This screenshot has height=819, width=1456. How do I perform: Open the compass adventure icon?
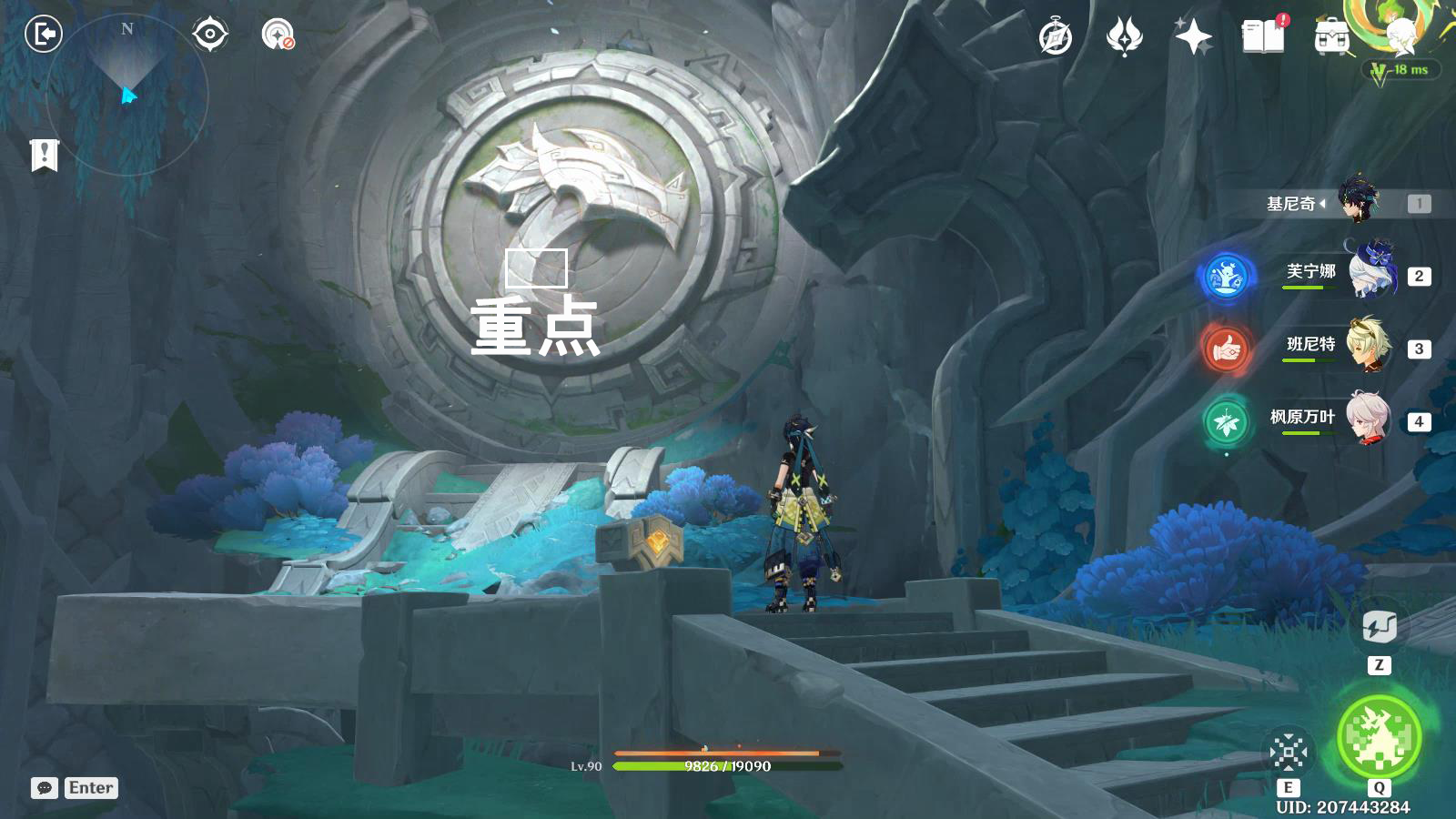coord(1056,37)
